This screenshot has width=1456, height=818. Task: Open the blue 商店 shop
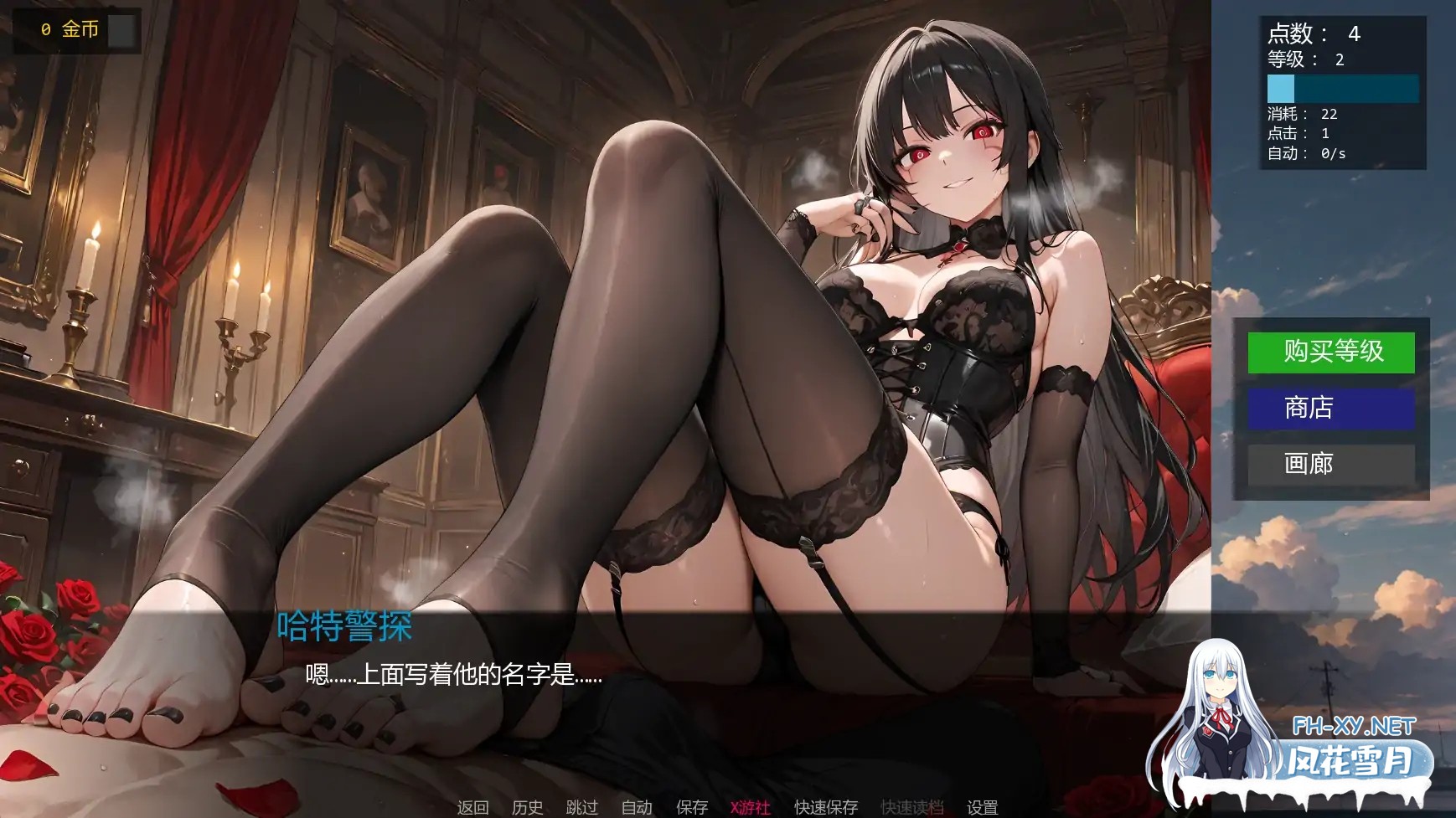click(x=1330, y=409)
